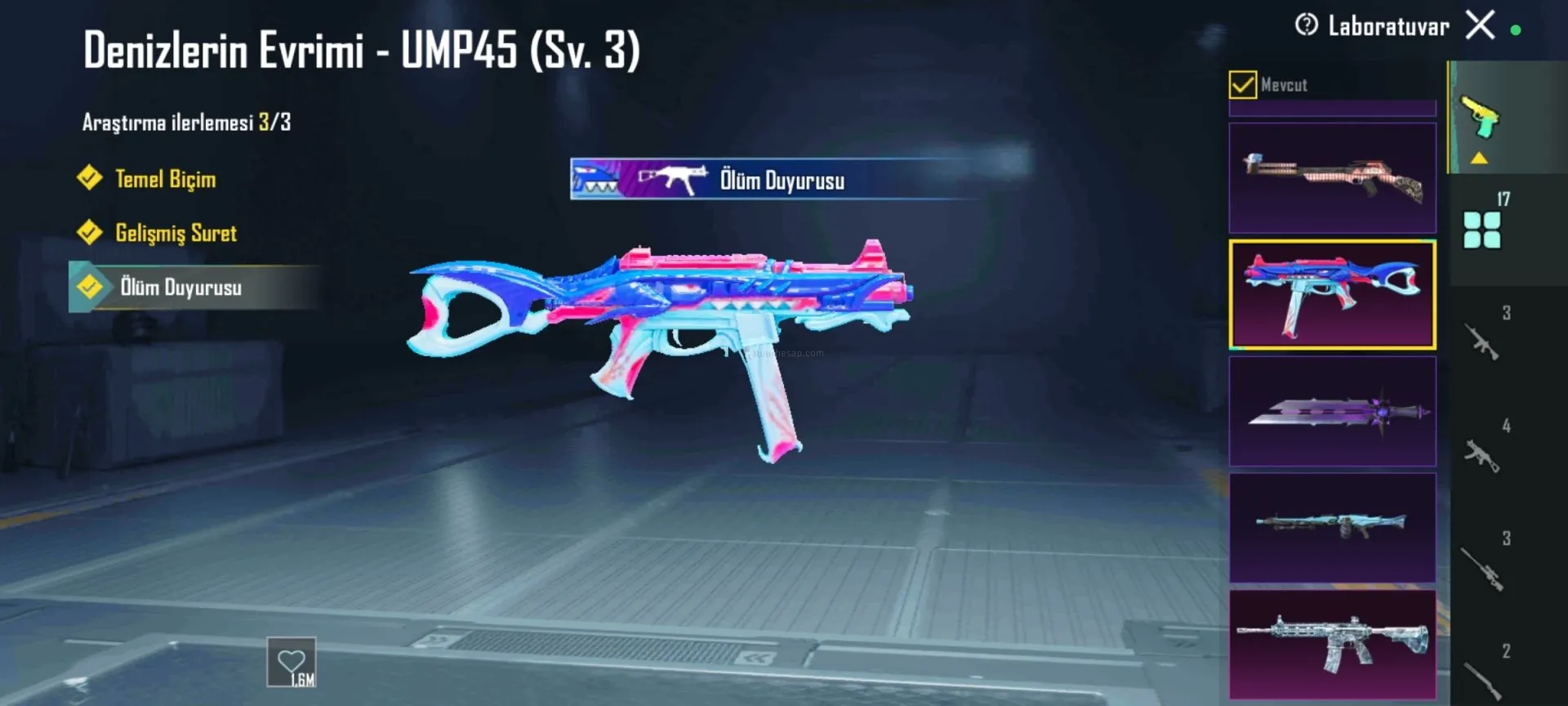Open the Laboratuvar help icon

point(1306,25)
